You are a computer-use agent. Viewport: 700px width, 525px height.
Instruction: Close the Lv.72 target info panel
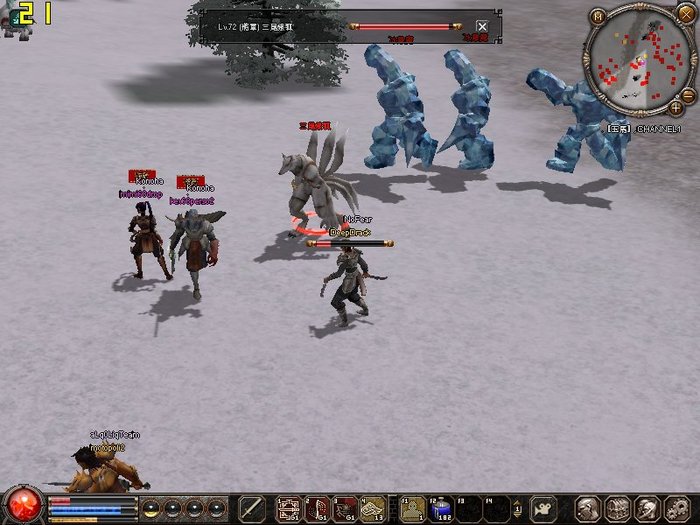click(x=482, y=27)
